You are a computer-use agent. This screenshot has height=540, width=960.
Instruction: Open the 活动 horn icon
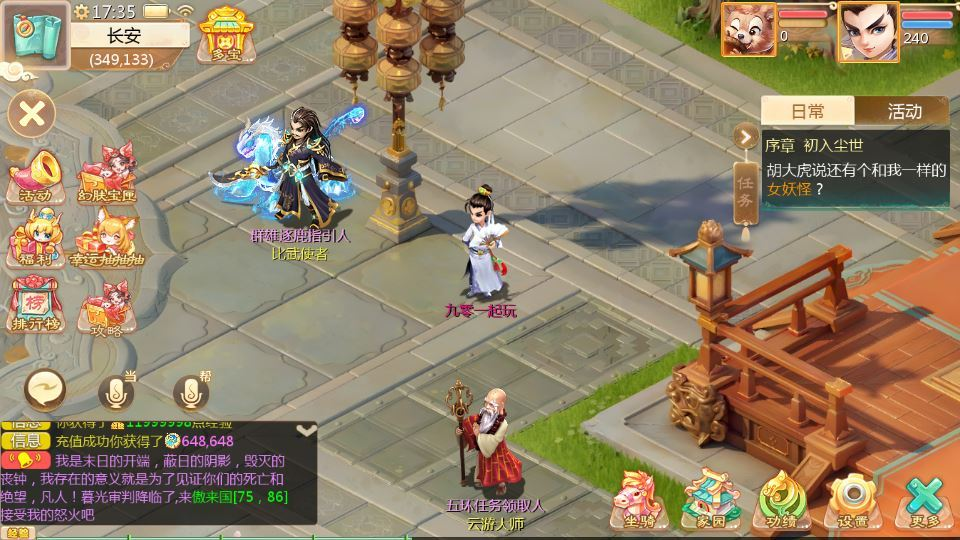(x=35, y=174)
